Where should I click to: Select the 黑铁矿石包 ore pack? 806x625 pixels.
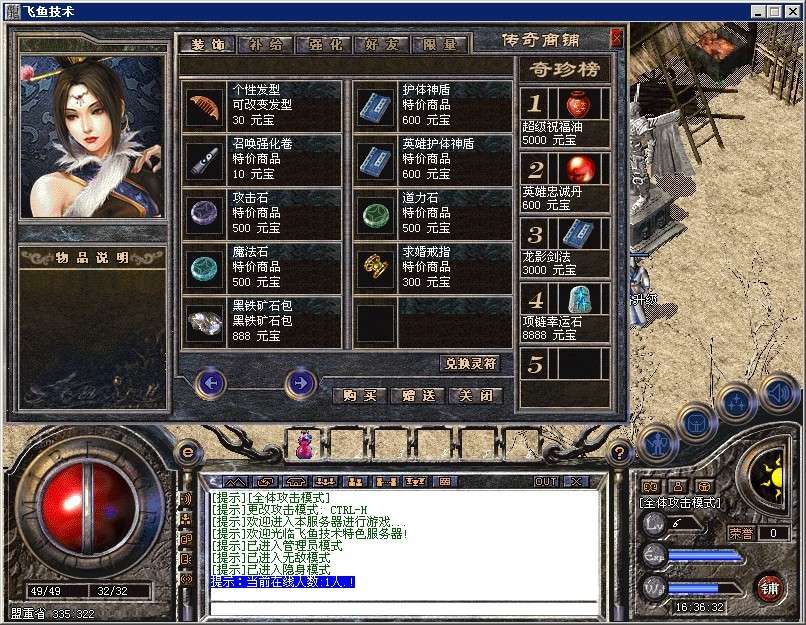(204, 321)
